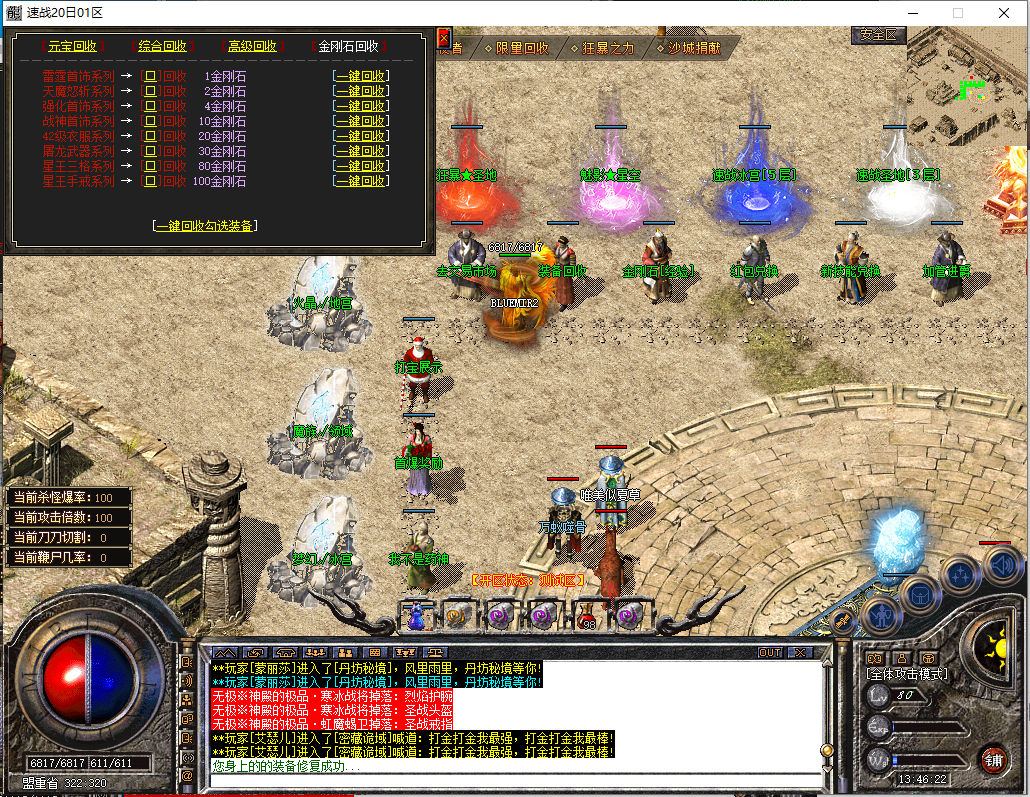1030x797 pixels.
Task: Open the shop with the round 铺 button
Action: pyautogui.click(x=992, y=759)
